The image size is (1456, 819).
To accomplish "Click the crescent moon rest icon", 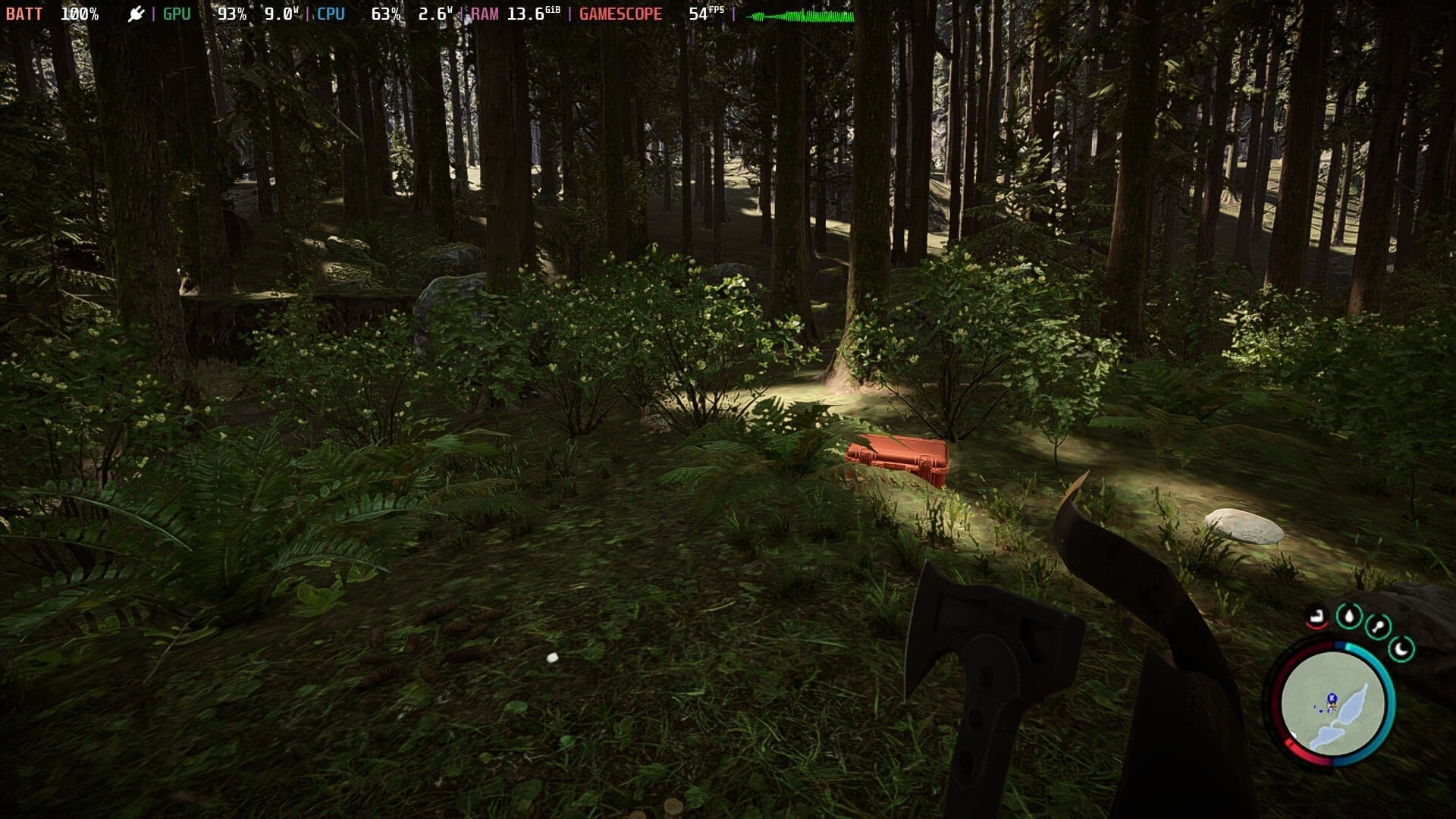I will (1401, 649).
